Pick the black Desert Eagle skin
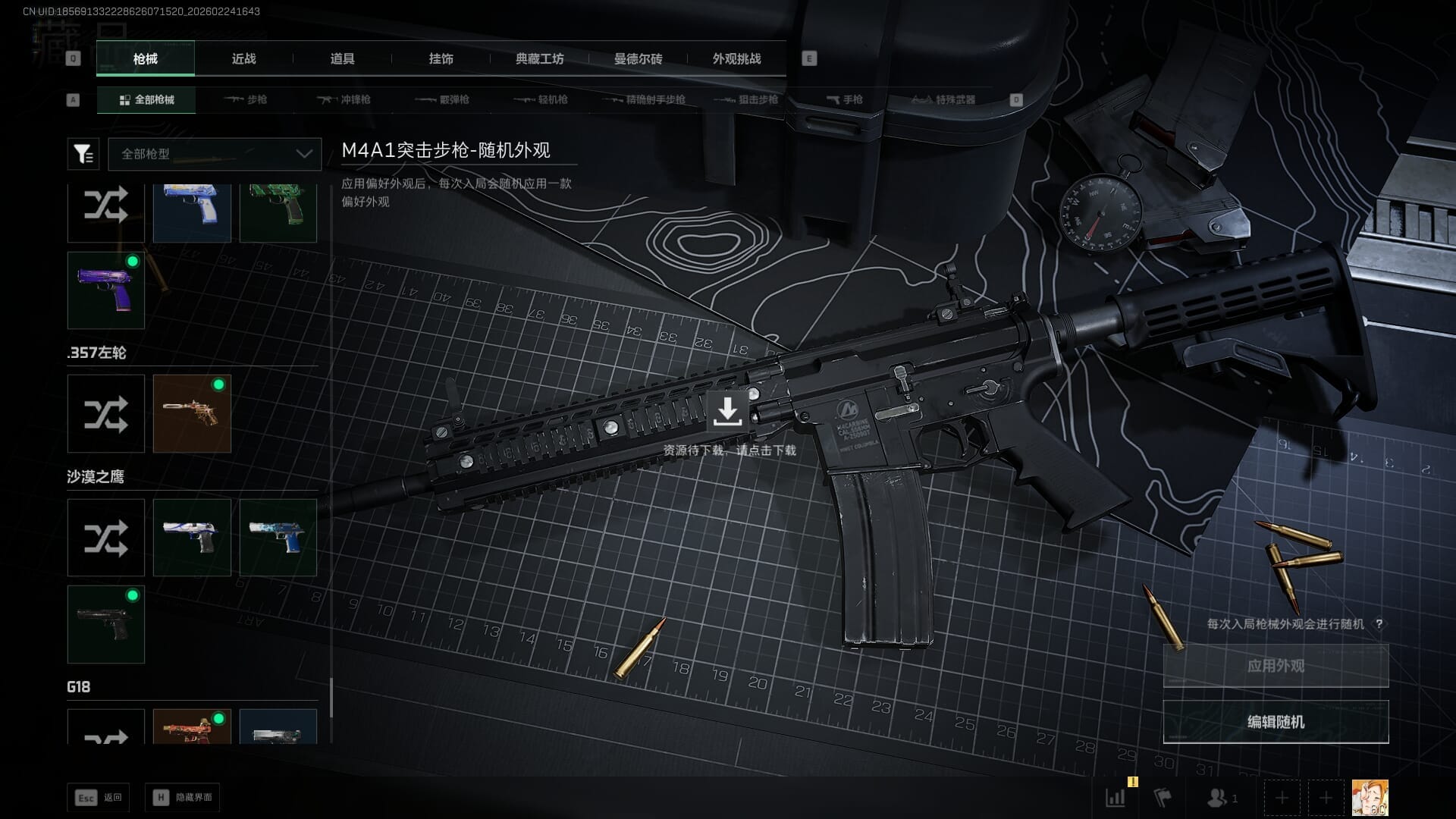Viewport: 1456px width, 819px height. coord(105,624)
